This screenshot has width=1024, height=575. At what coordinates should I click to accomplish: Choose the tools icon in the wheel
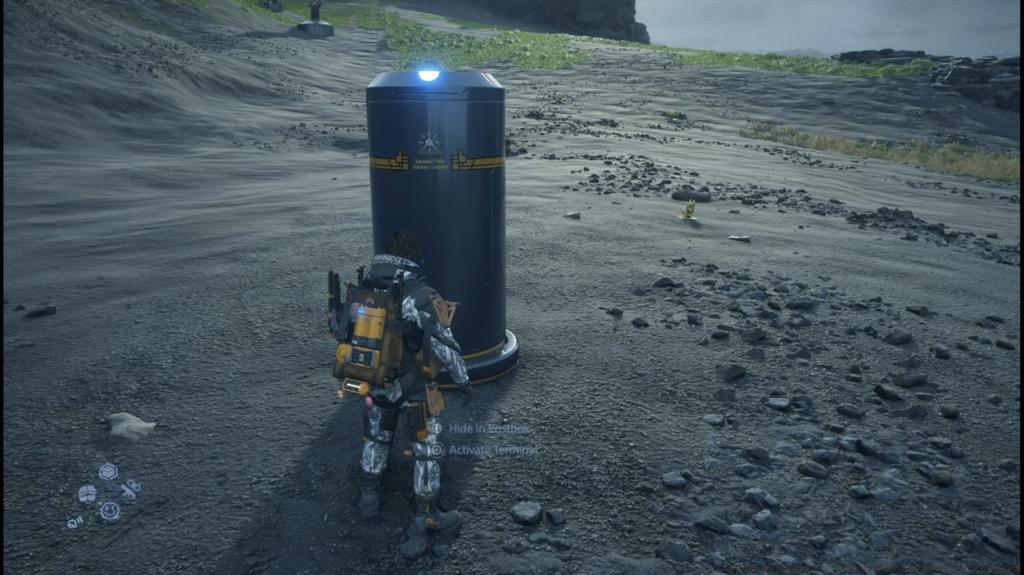click(130, 489)
